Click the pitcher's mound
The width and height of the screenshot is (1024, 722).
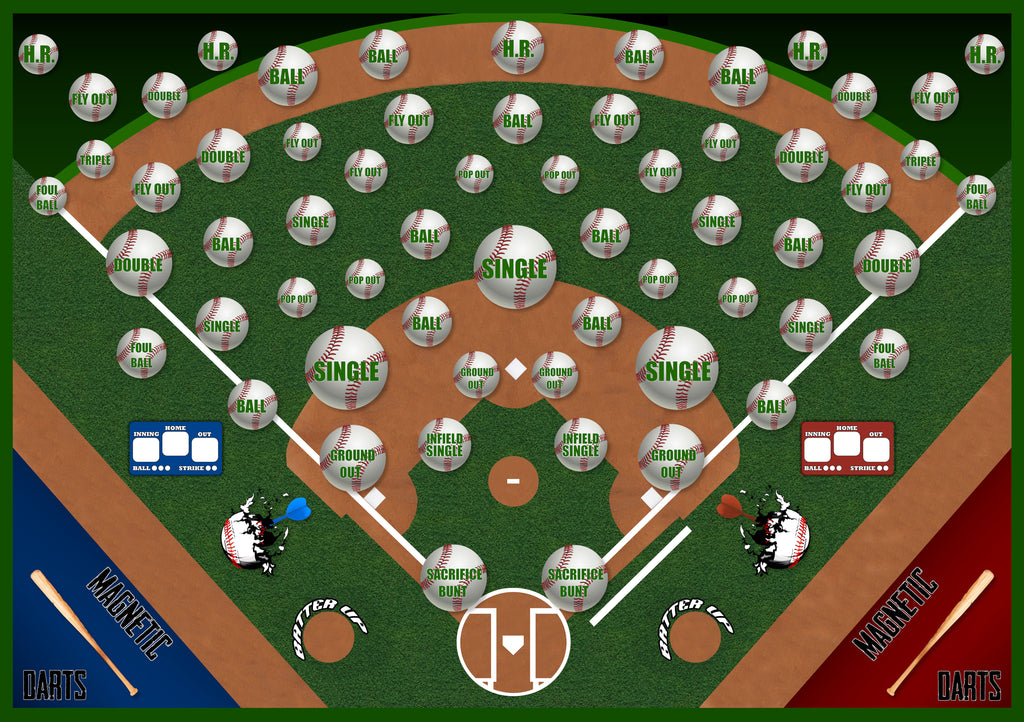513,482
